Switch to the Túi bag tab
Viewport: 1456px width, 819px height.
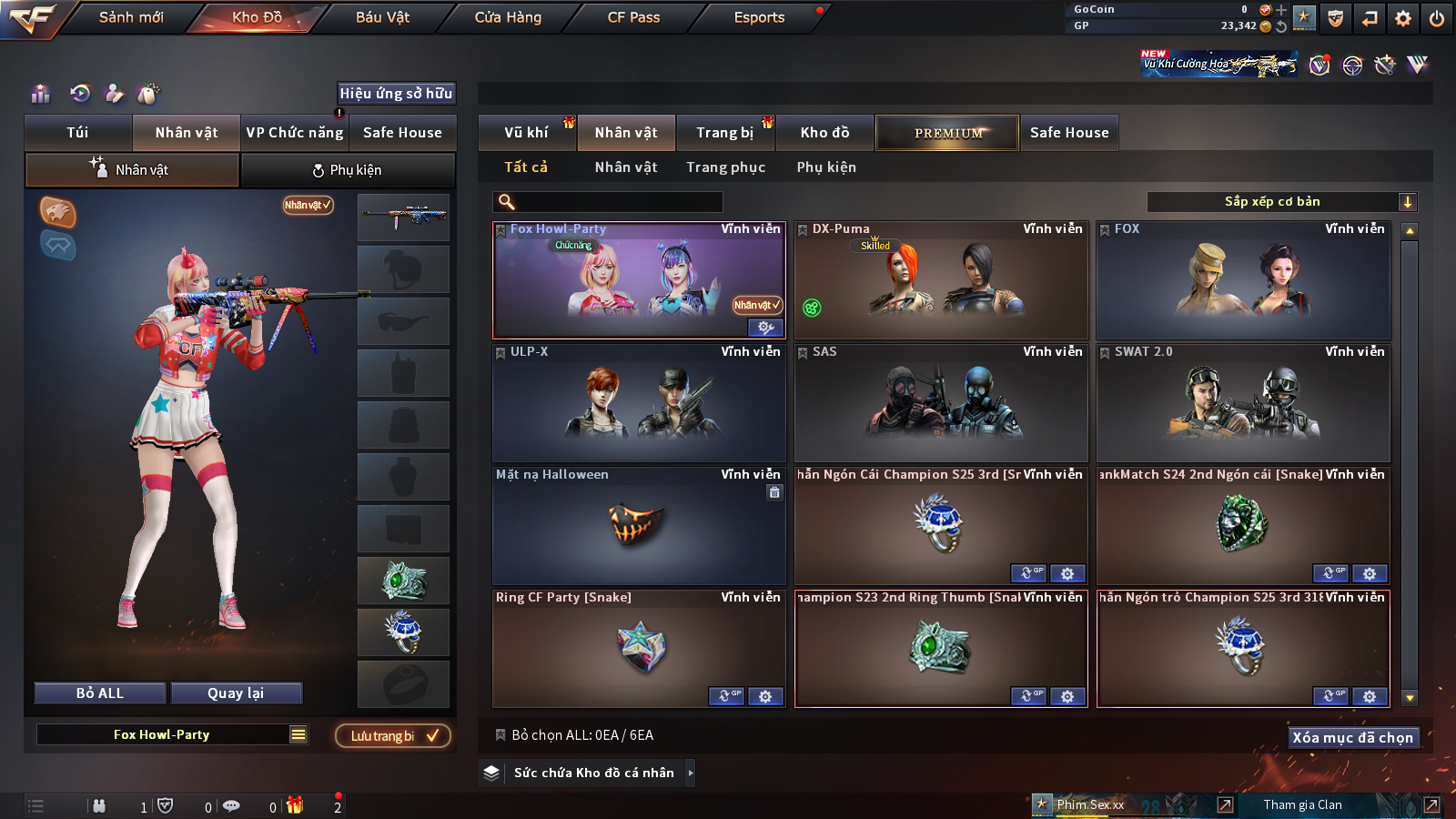[77, 133]
